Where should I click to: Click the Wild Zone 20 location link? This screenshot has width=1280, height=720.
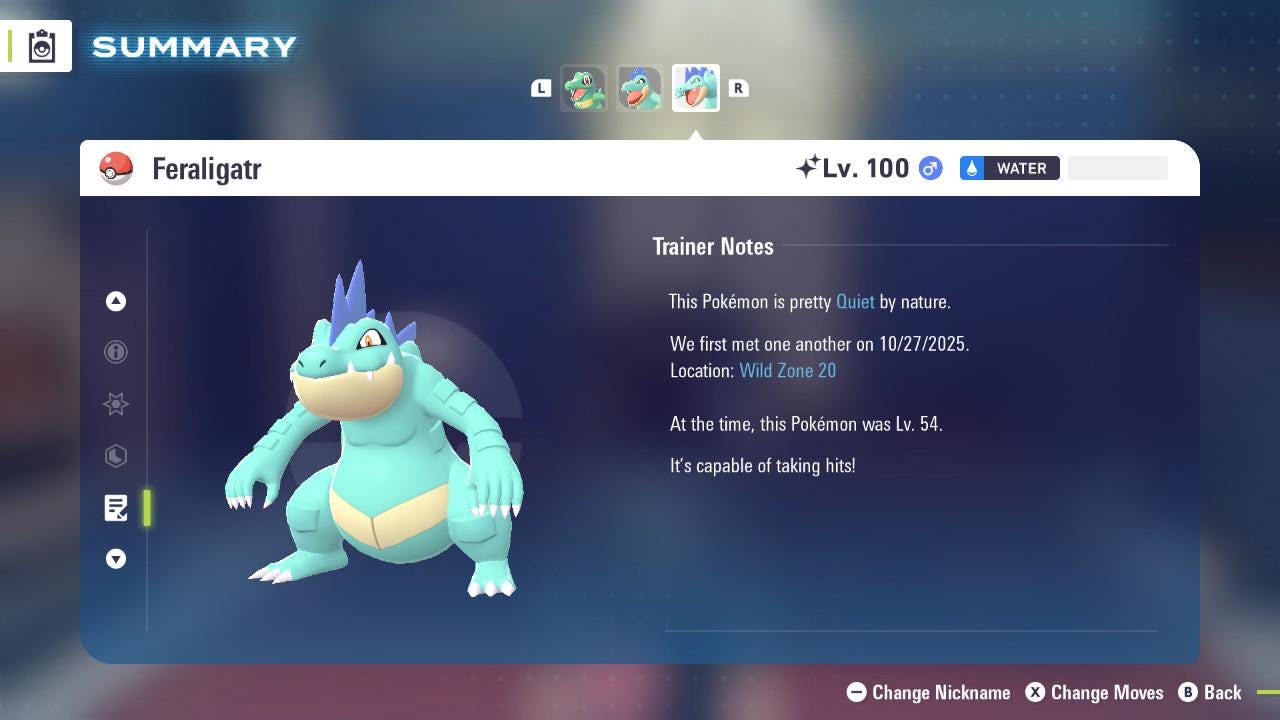point(788,370)
